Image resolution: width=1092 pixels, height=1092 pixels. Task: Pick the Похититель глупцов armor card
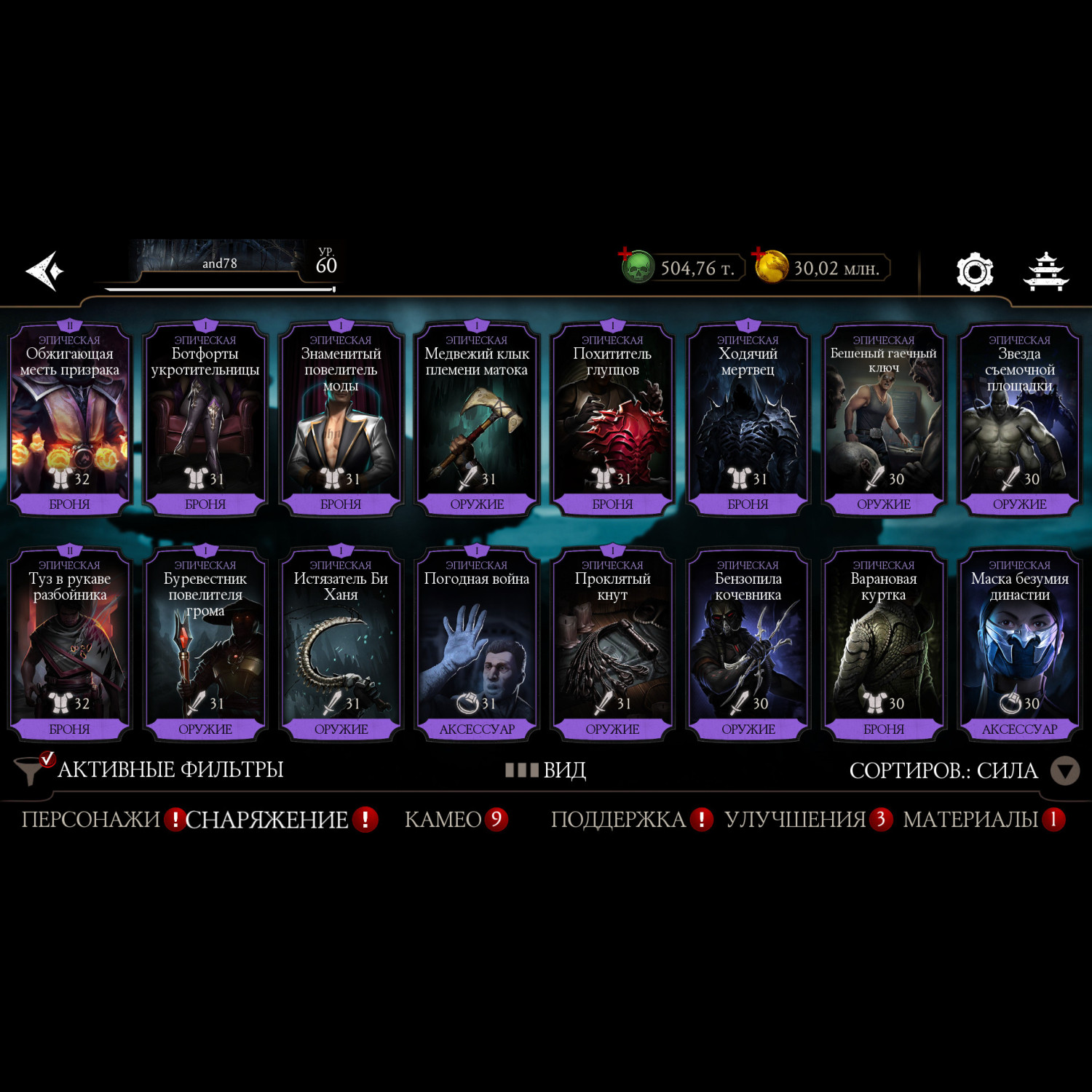tap(612, 421)
